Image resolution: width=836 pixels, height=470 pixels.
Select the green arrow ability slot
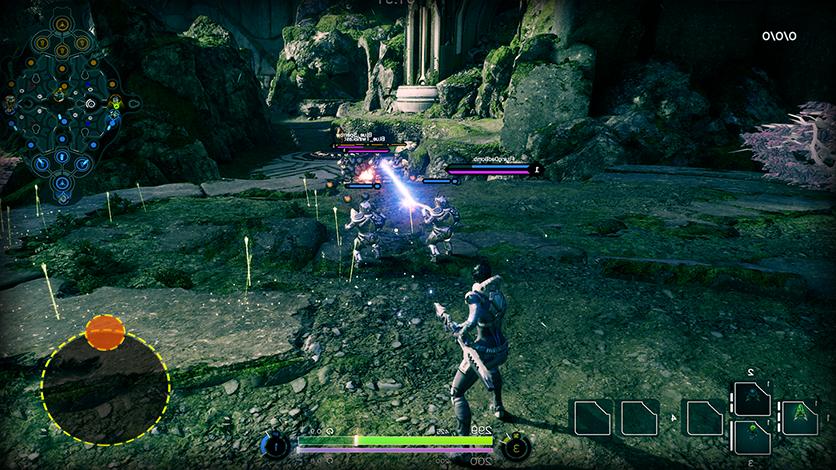click(799, 416)
